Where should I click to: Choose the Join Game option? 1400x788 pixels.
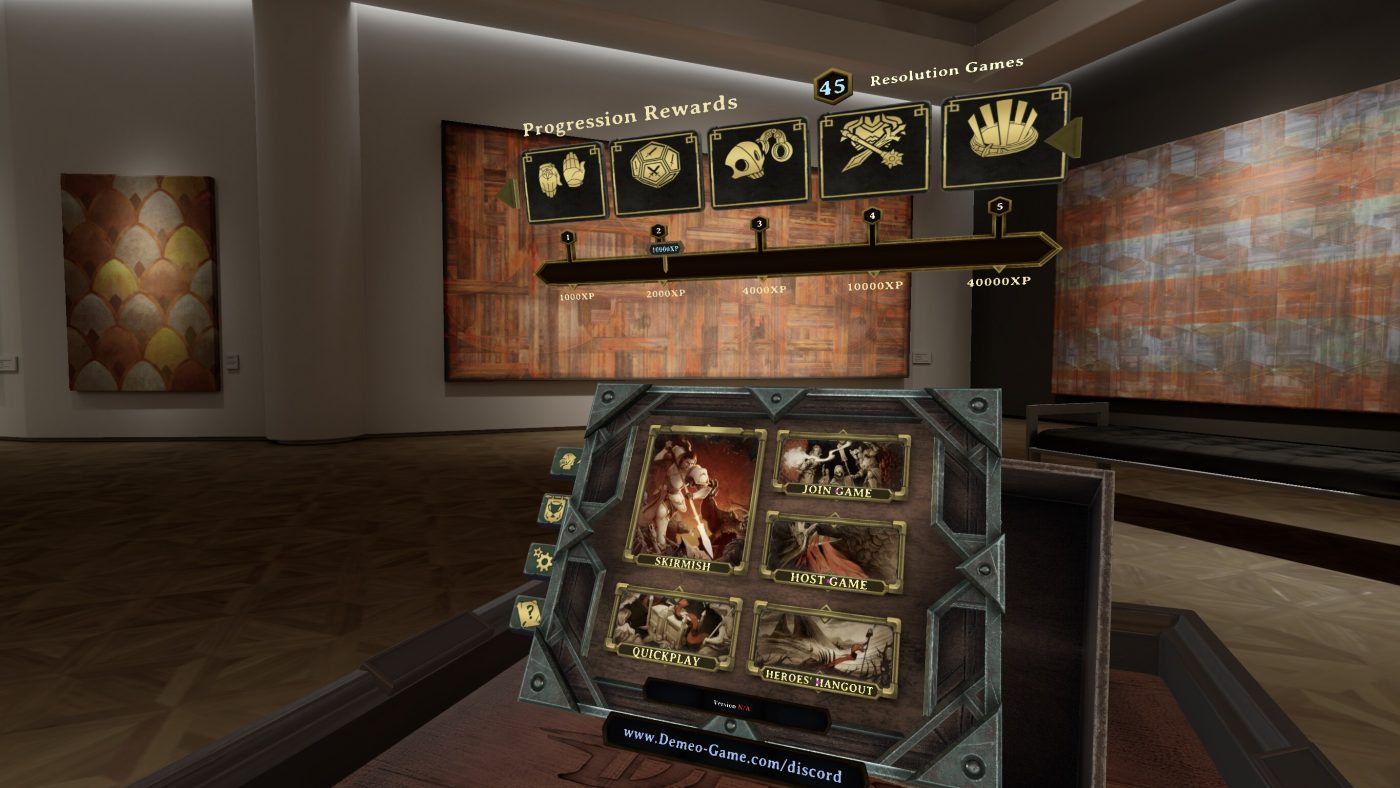coord(841,465)
